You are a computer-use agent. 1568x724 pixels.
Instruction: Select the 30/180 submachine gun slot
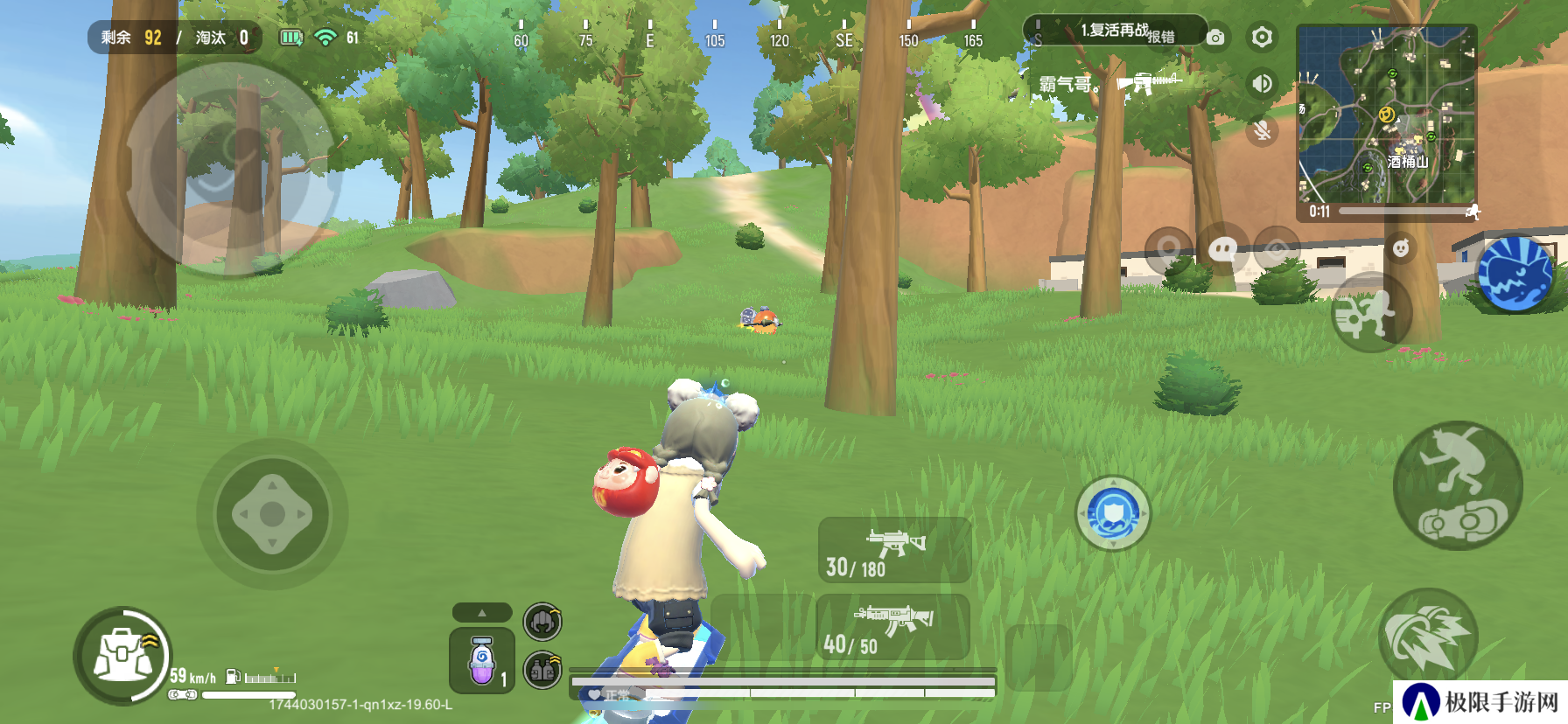[894, 551]
